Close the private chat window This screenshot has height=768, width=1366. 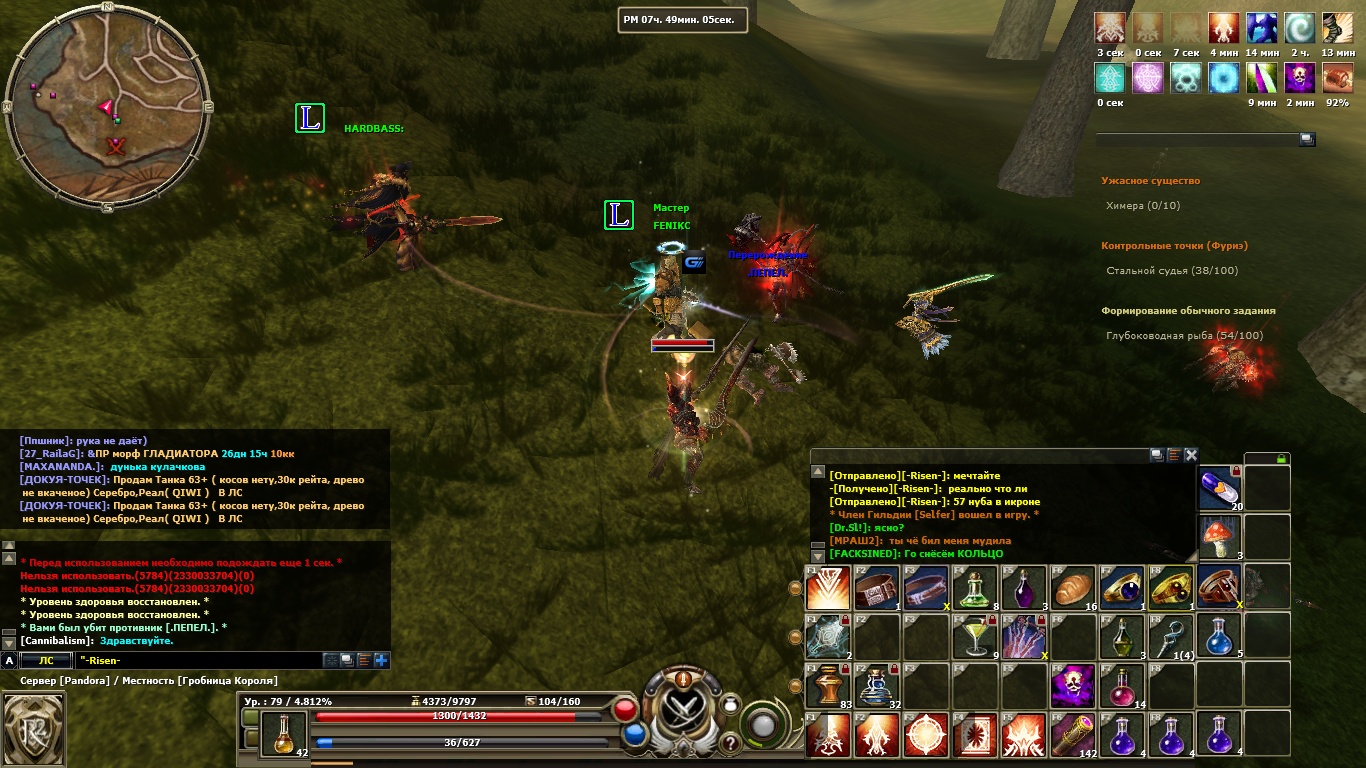(x=1191, y=455)
